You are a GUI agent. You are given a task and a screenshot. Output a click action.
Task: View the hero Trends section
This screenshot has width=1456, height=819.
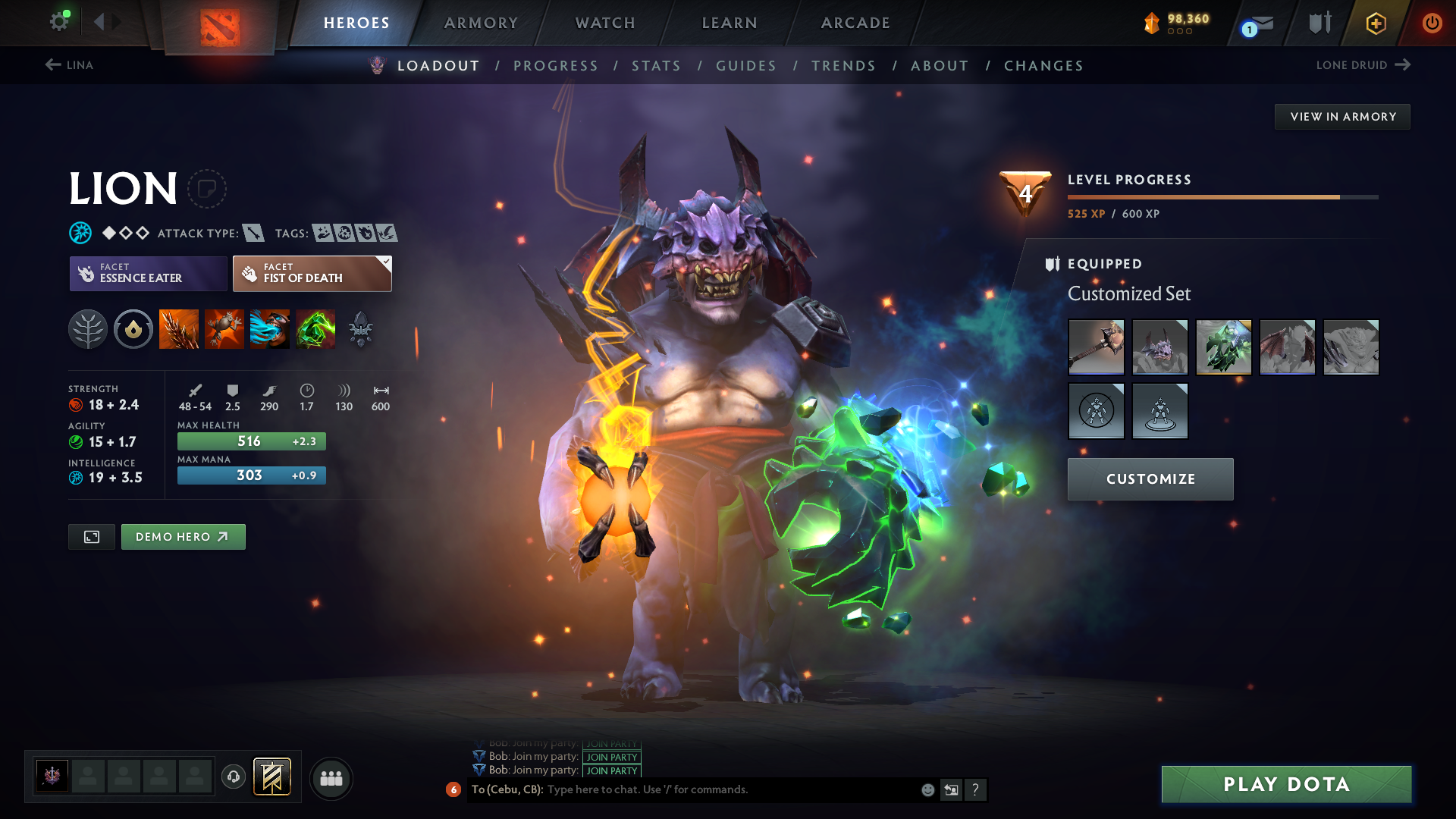tap(843, 66)
